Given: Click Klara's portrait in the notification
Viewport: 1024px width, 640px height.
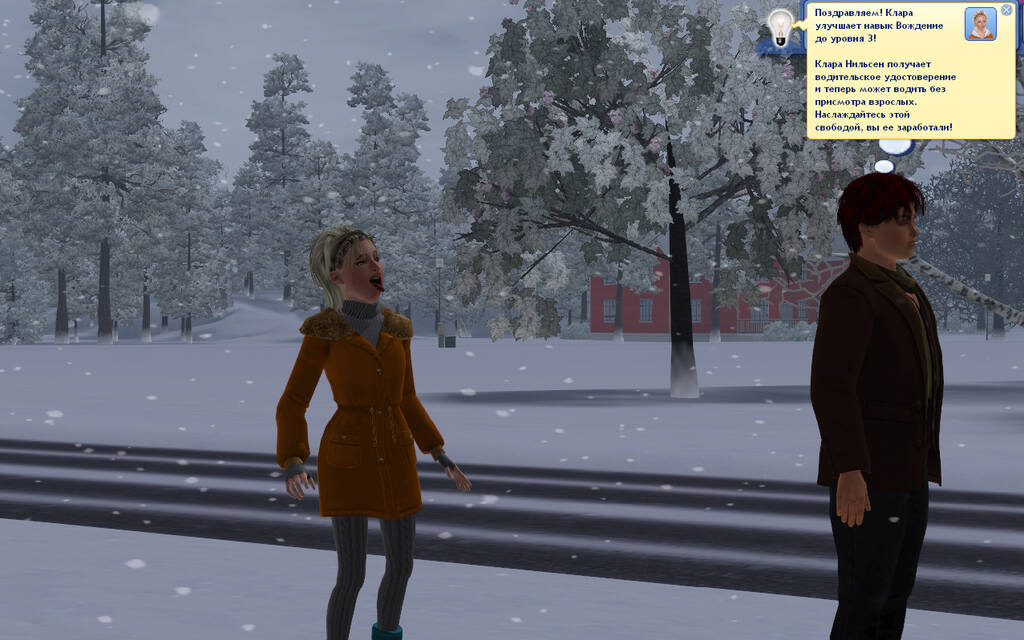Looking at the screenshot, I should (x=980, y=24).
